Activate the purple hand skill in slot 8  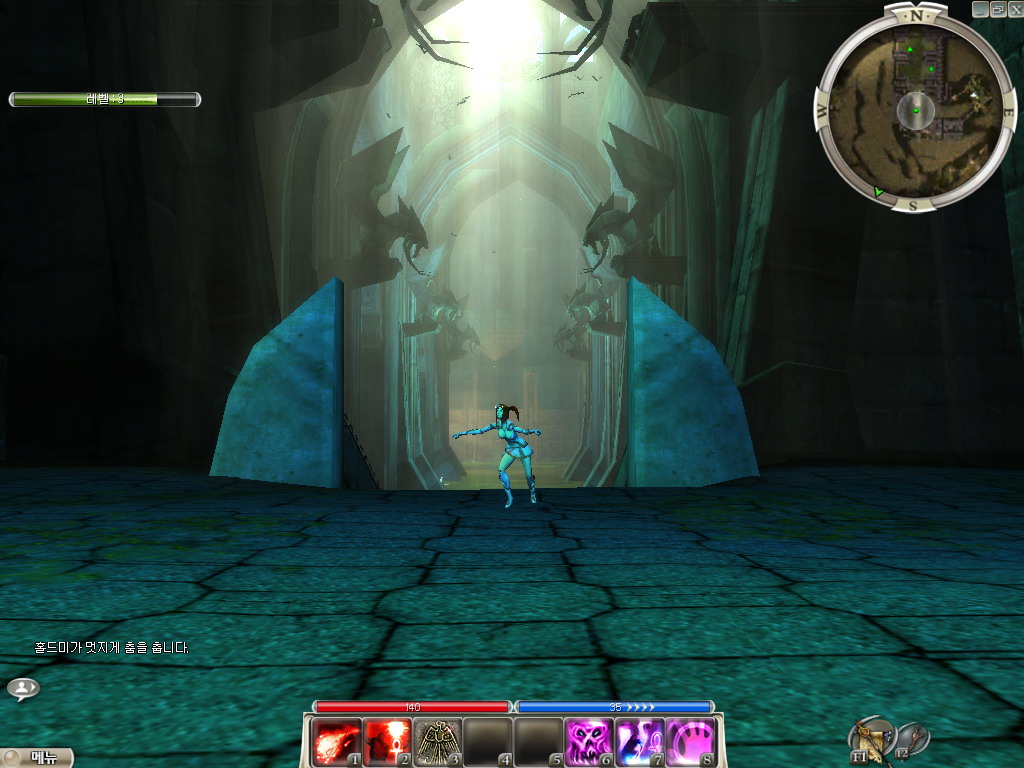coord(690,742)
